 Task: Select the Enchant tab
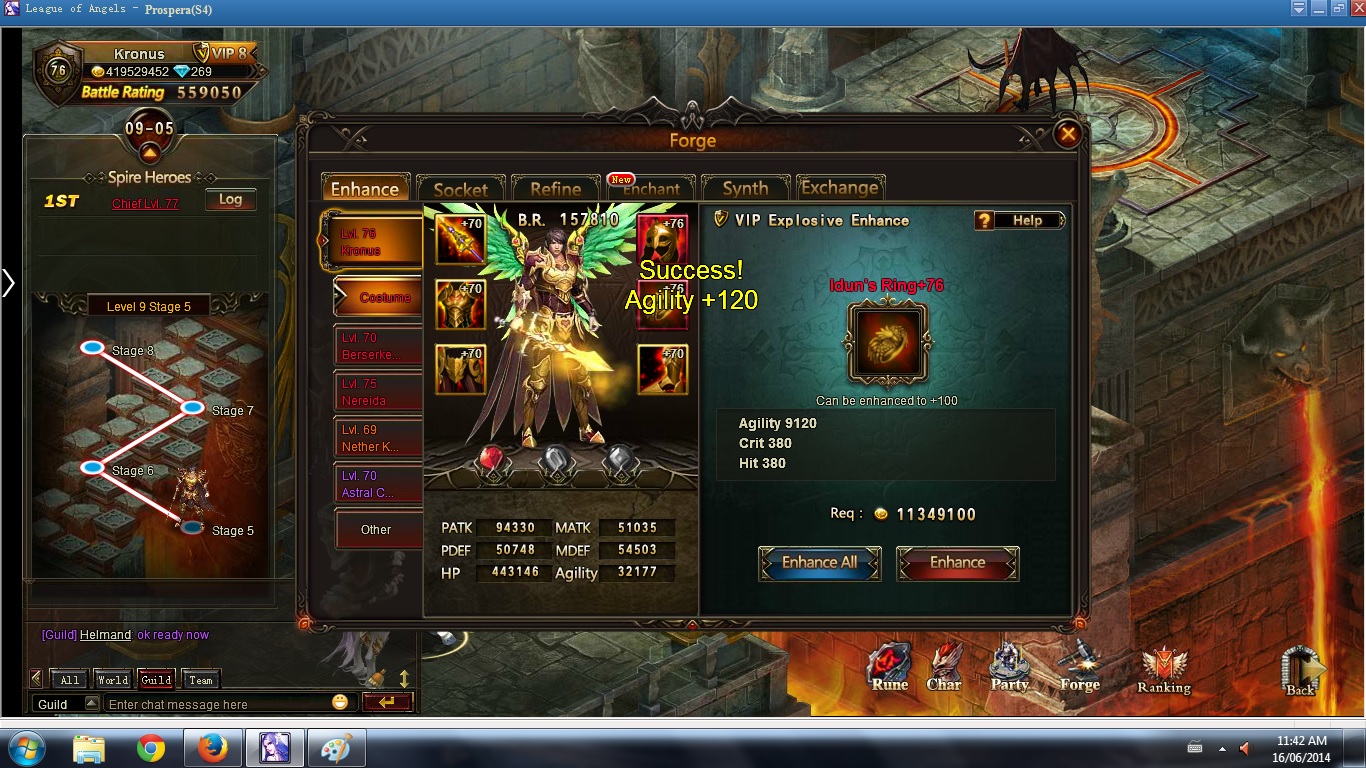coord(651,189)
